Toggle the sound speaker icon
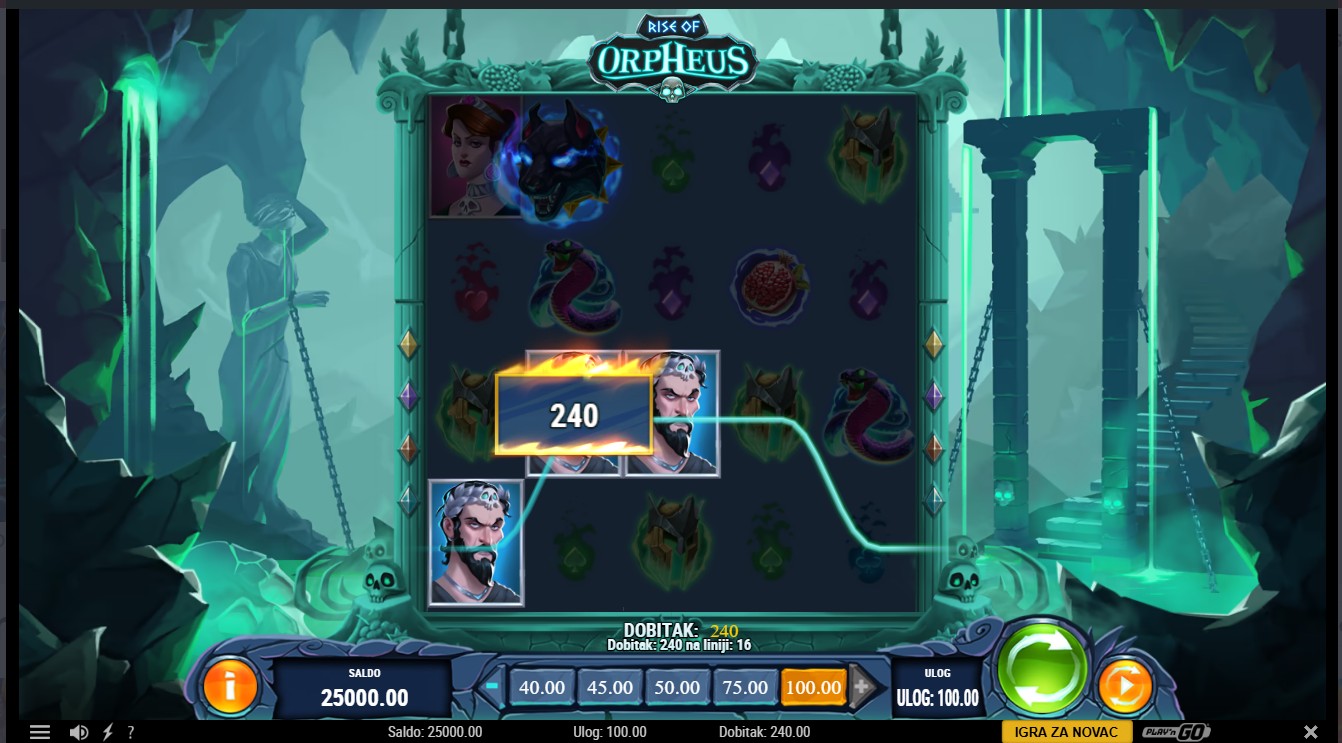 point(79,732)
